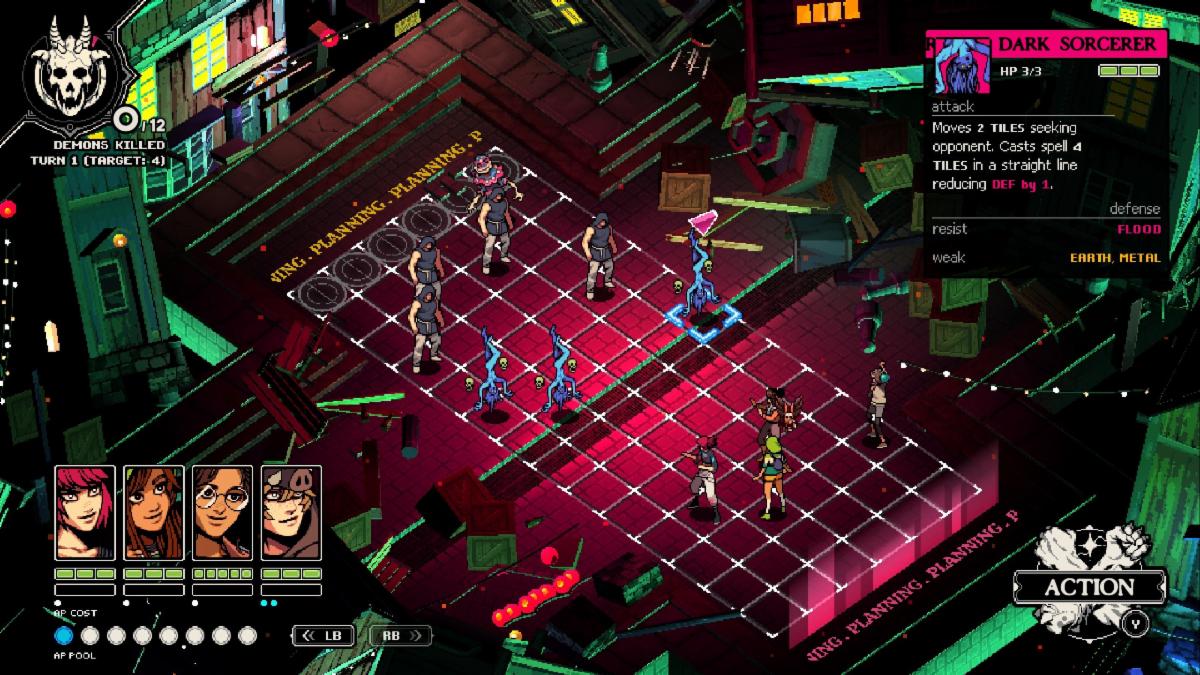This screenshot has height=675, width=1200.
Task: Pick the portrait with round glasses
Action: click(x=222, y=512)
